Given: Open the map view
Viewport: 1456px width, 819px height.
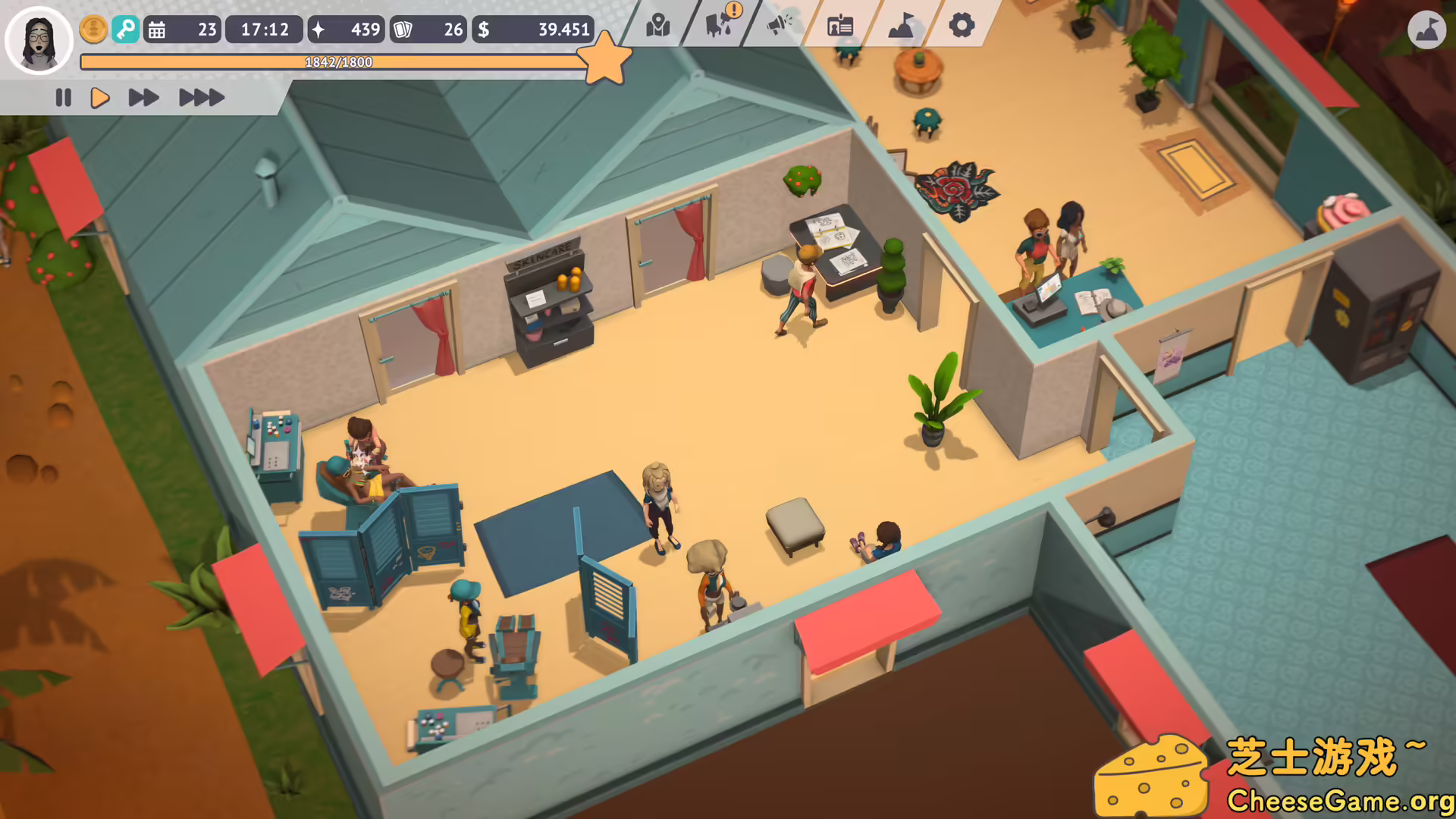Looking at the screenshot, I should [x=657, y=25].
